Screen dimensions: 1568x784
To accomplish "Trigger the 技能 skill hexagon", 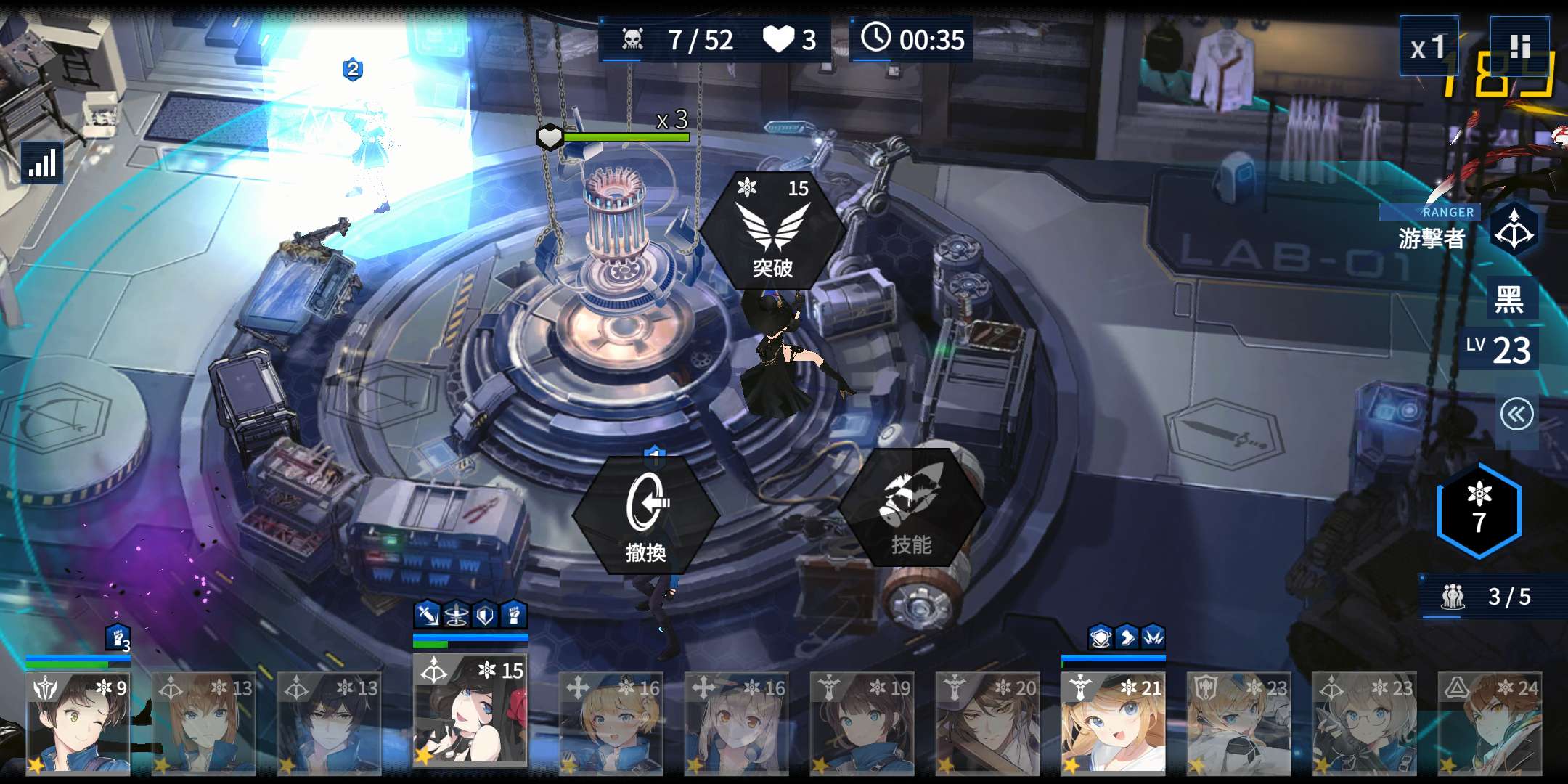I will [911, 510].
